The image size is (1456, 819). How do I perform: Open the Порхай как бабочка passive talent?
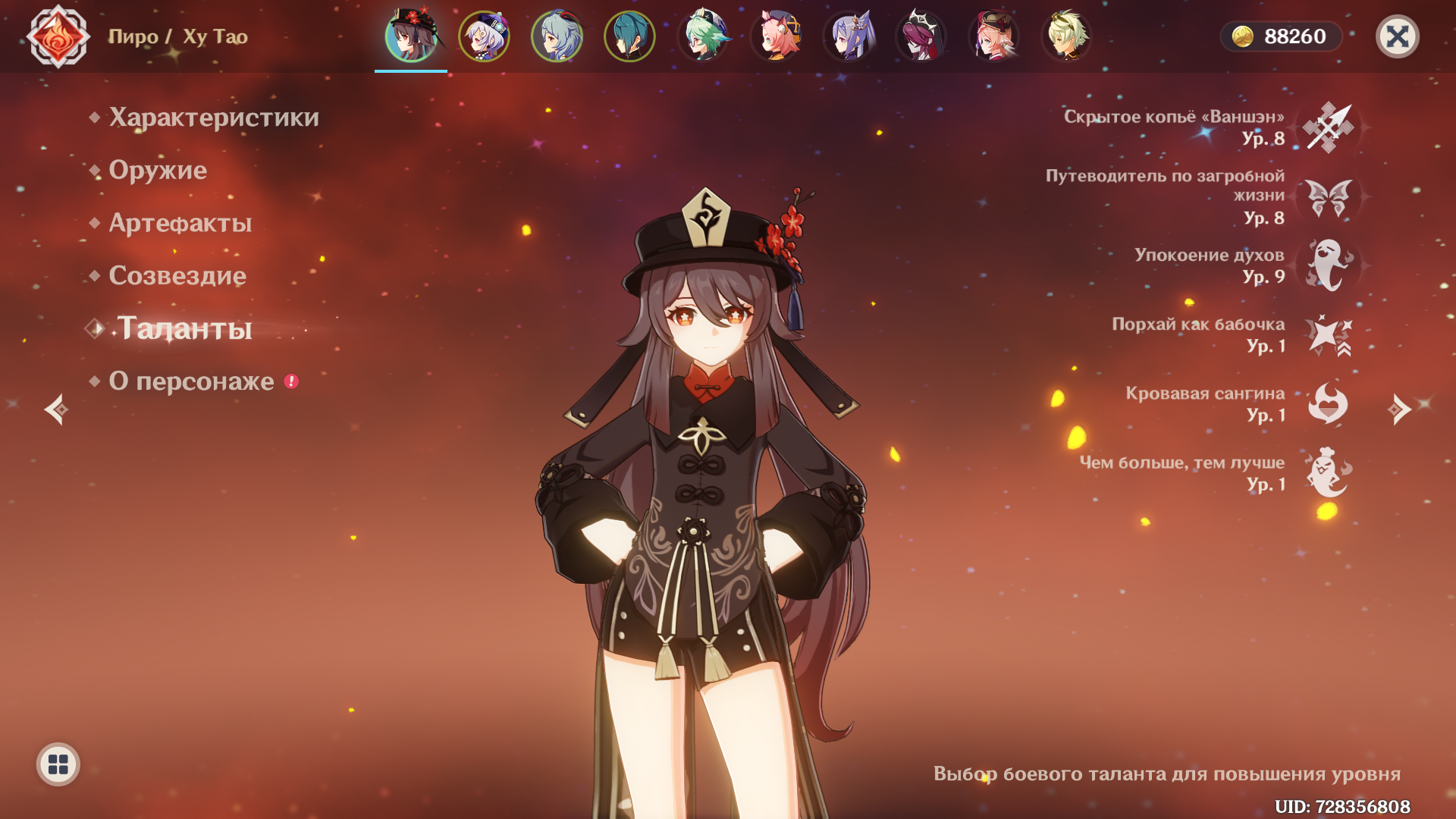pyautogui.click(x=1328, y=334)
